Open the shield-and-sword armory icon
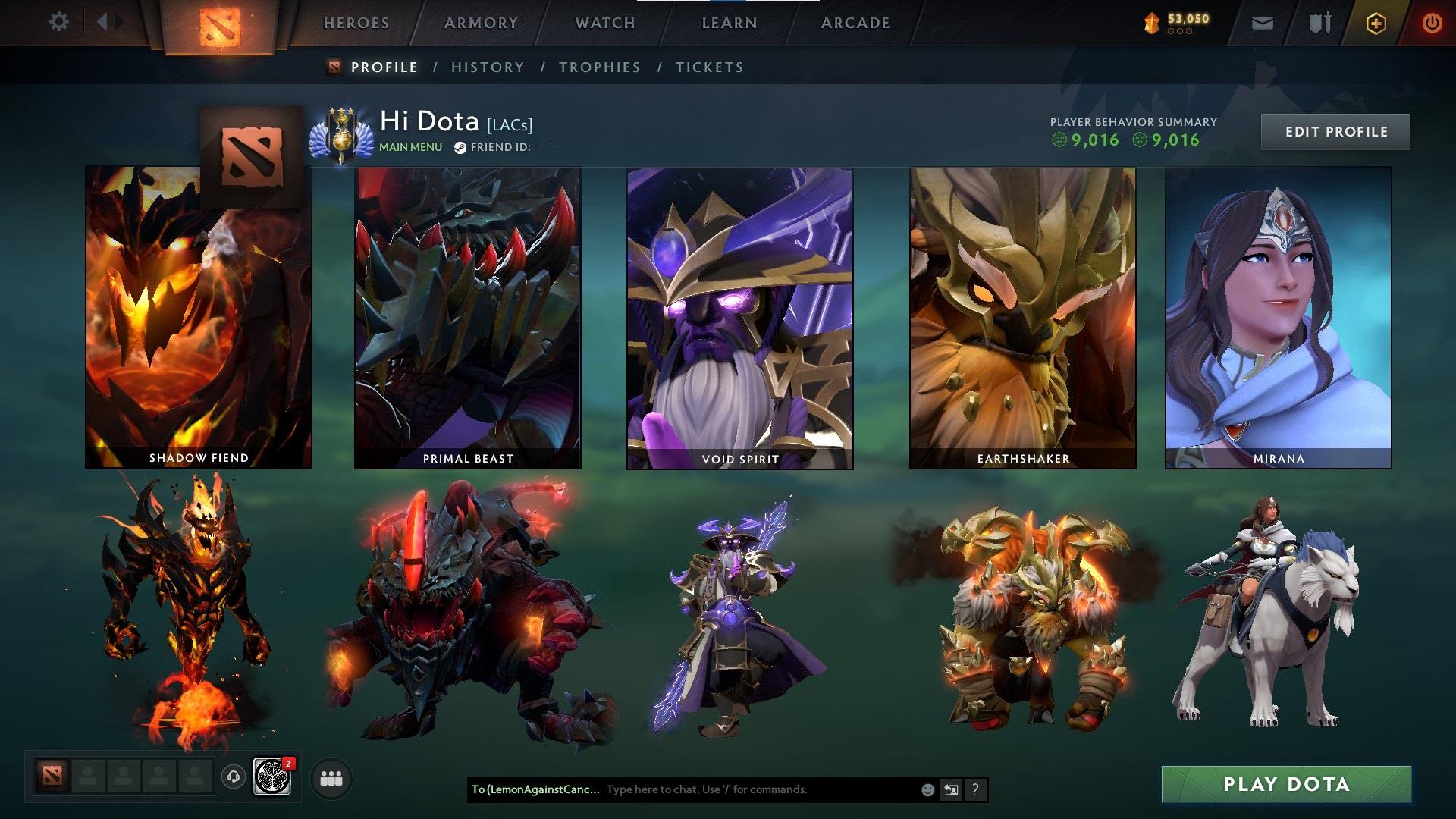 tap(1317, 22)
